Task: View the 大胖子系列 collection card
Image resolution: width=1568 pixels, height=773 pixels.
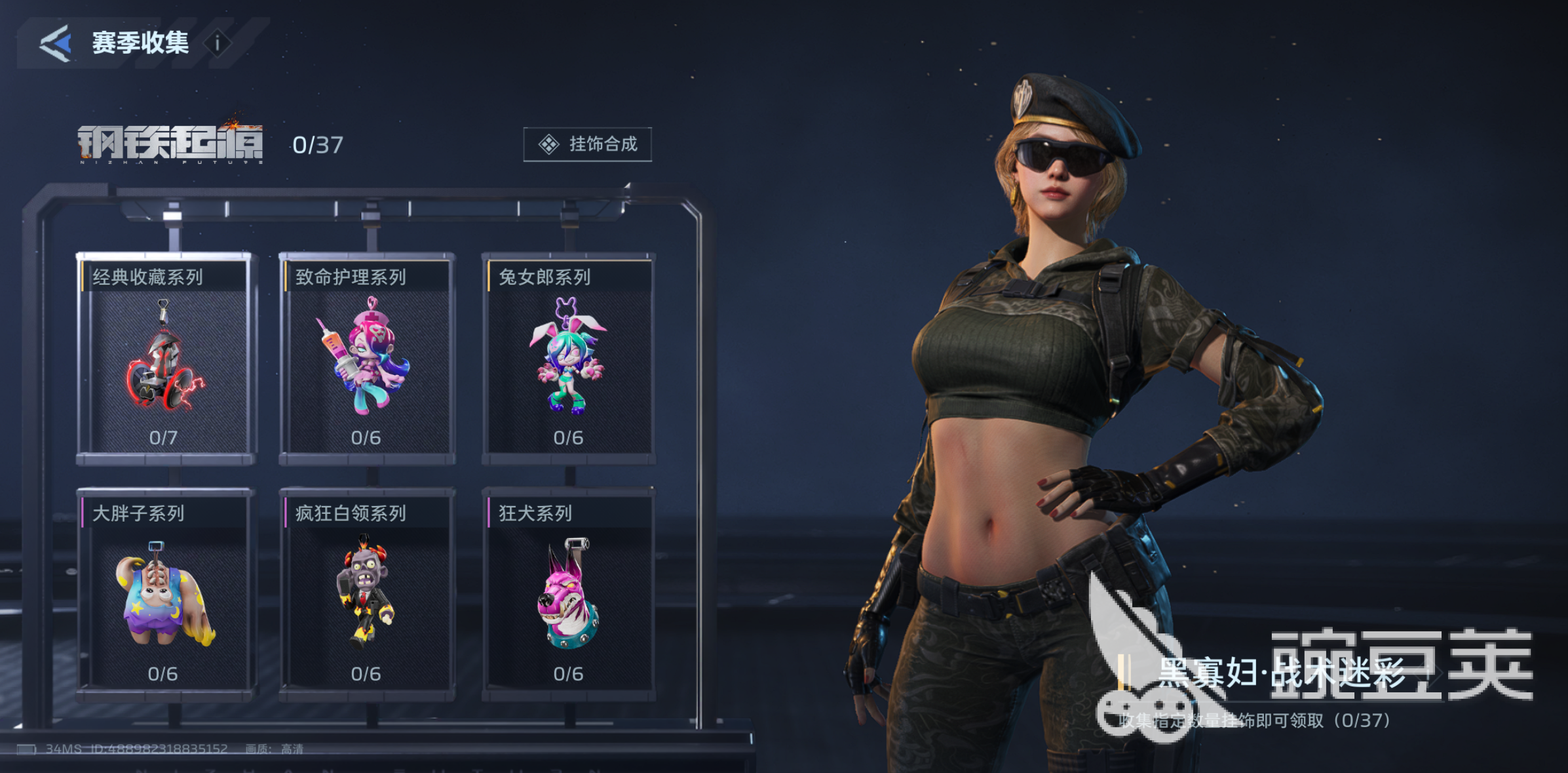Action: (164, 593)
